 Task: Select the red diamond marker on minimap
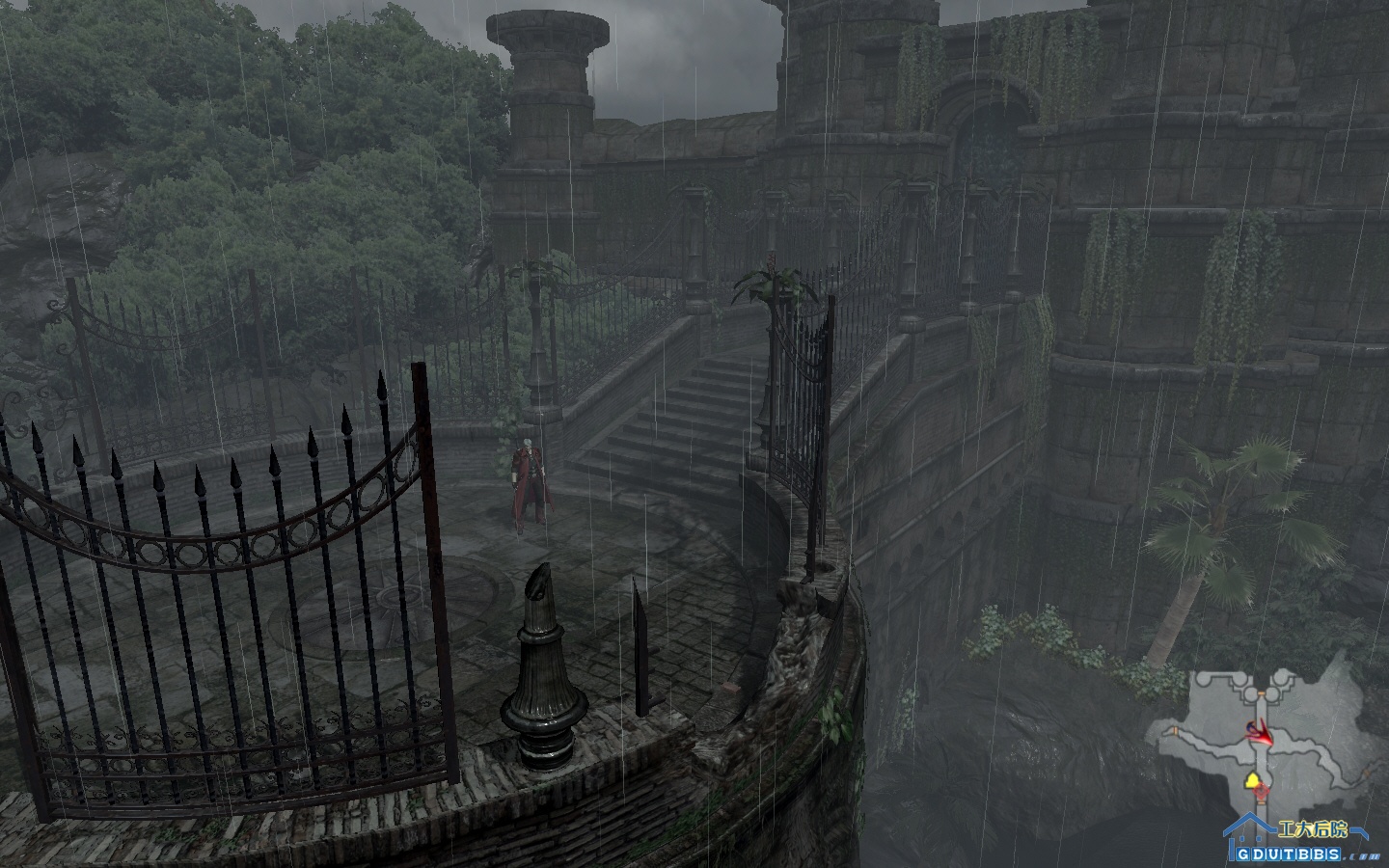[1261, 792]
